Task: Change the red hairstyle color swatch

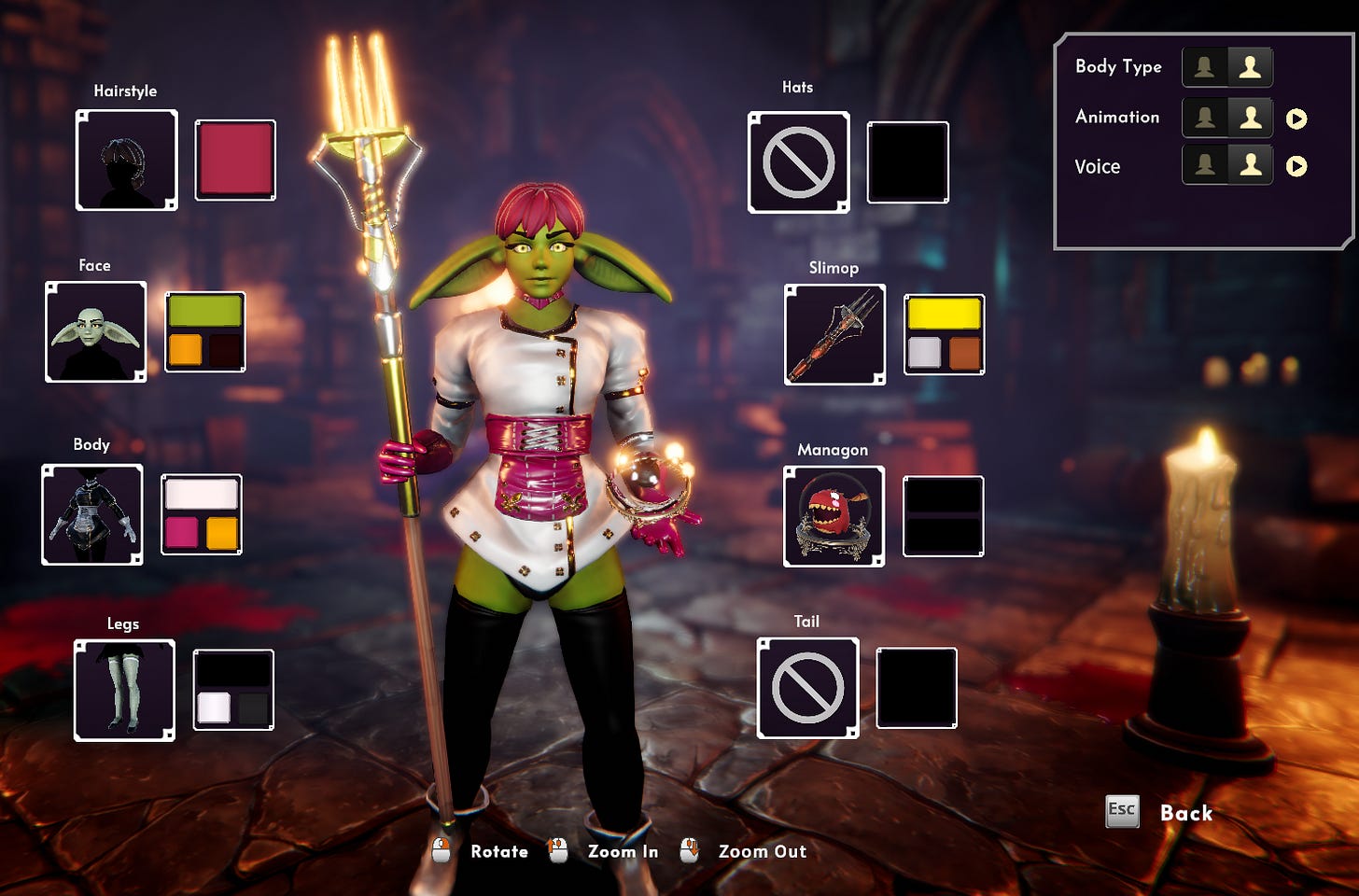Action: (235, 160)
